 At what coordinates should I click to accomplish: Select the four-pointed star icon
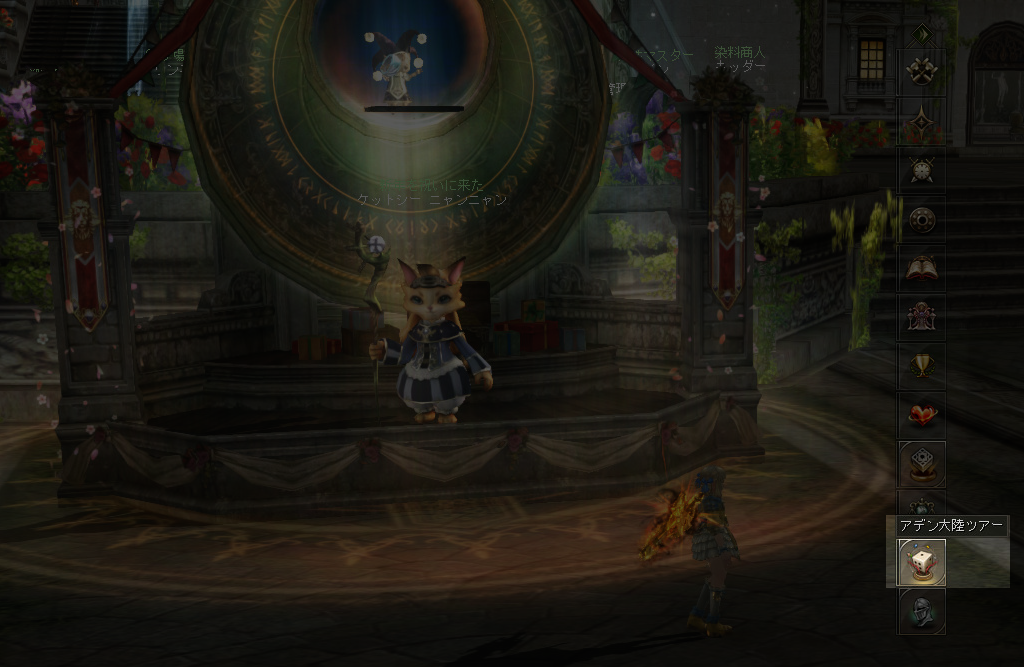[921, 123]
